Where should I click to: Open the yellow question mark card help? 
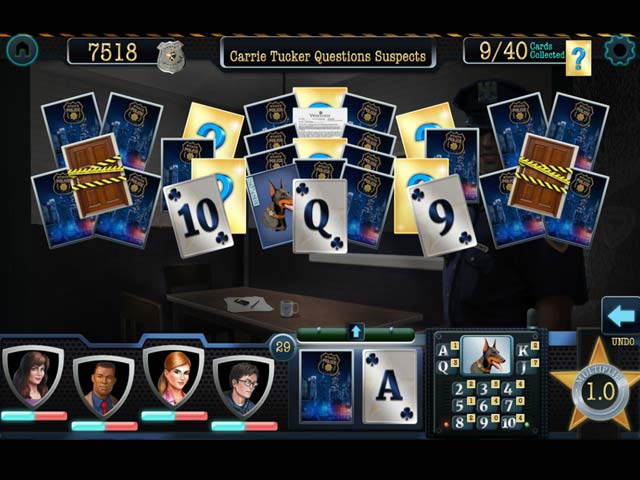click(x=578, y=59)
